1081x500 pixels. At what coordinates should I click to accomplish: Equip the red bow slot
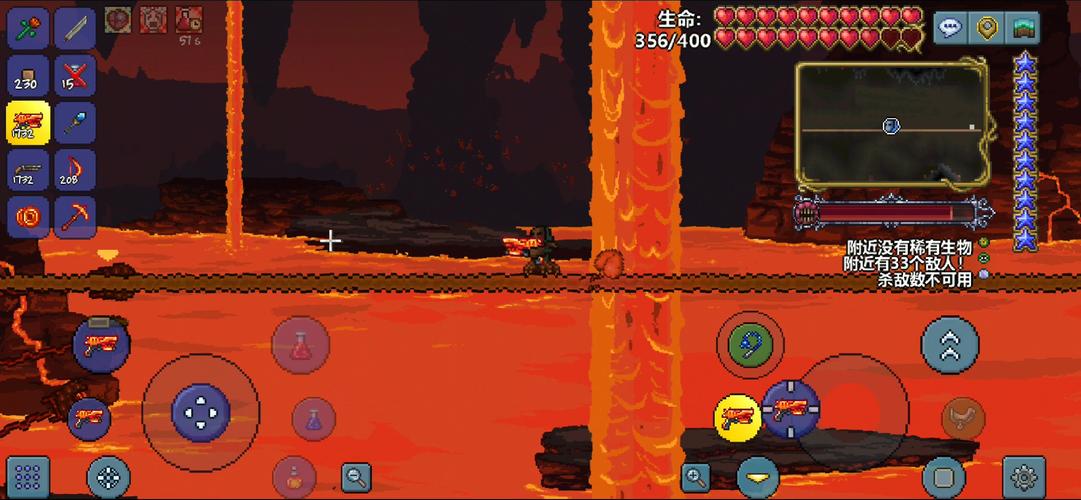pos(75,170)
